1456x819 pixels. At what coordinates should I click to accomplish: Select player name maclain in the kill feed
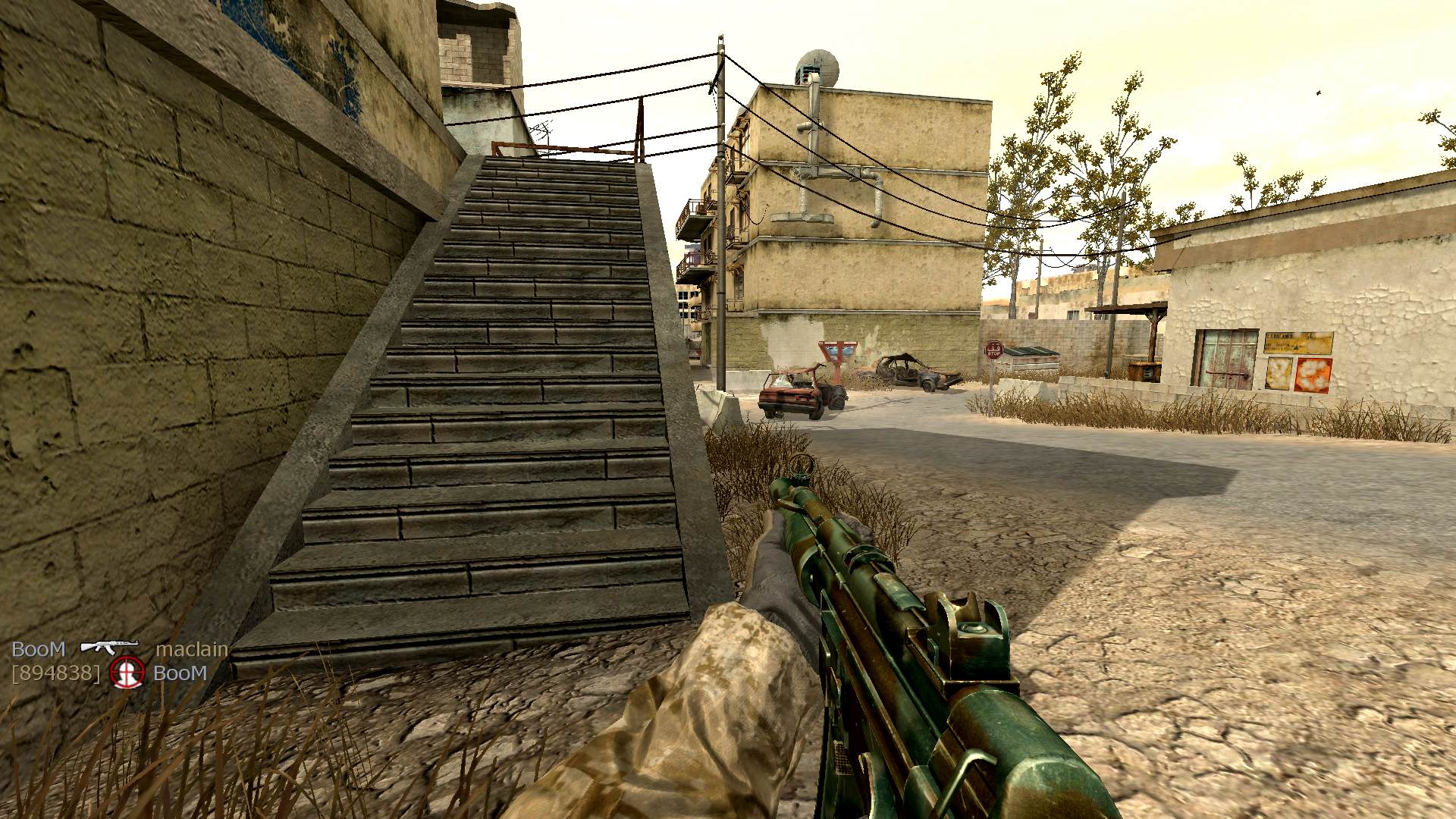click(x=191, y=649)
